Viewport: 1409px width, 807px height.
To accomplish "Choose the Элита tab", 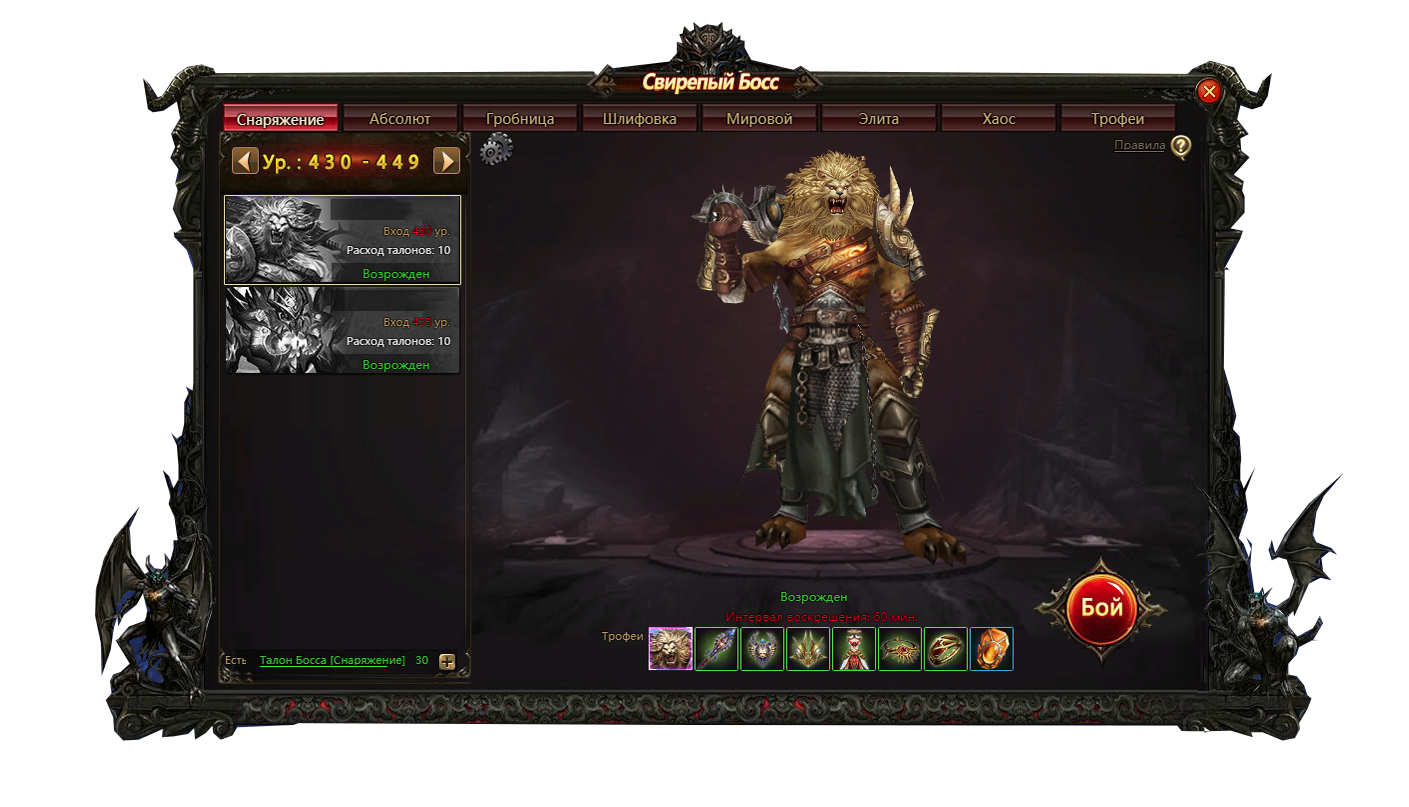I will point(879,119).
